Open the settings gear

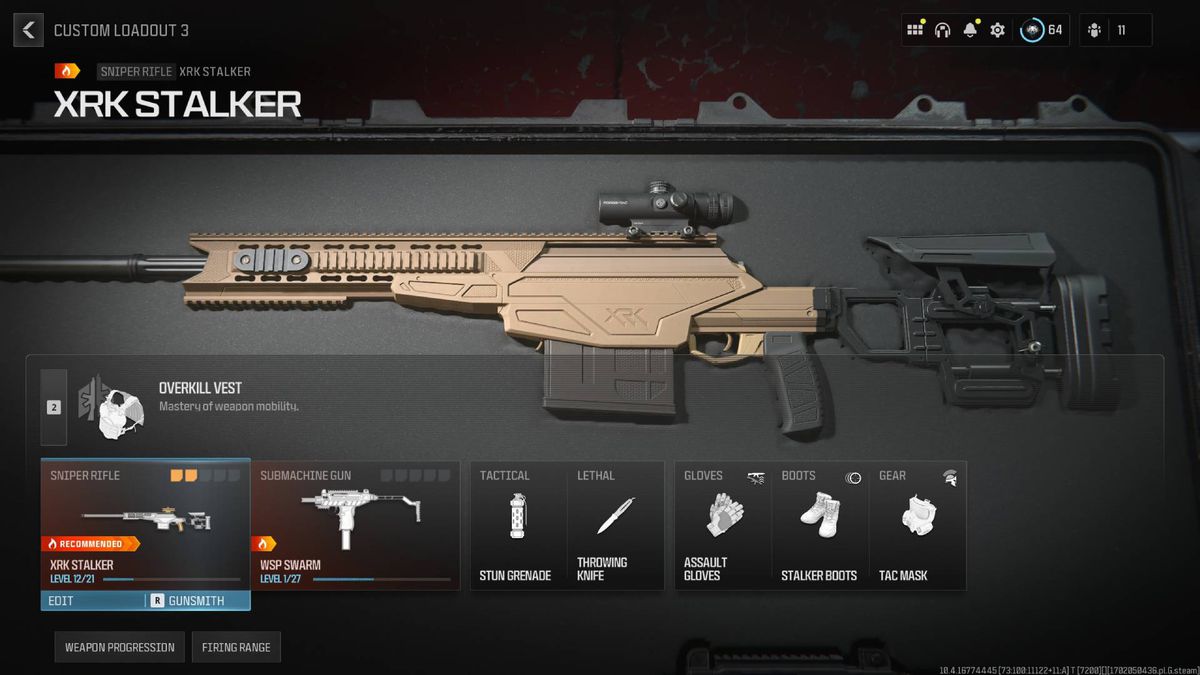[x=997, y=30]
